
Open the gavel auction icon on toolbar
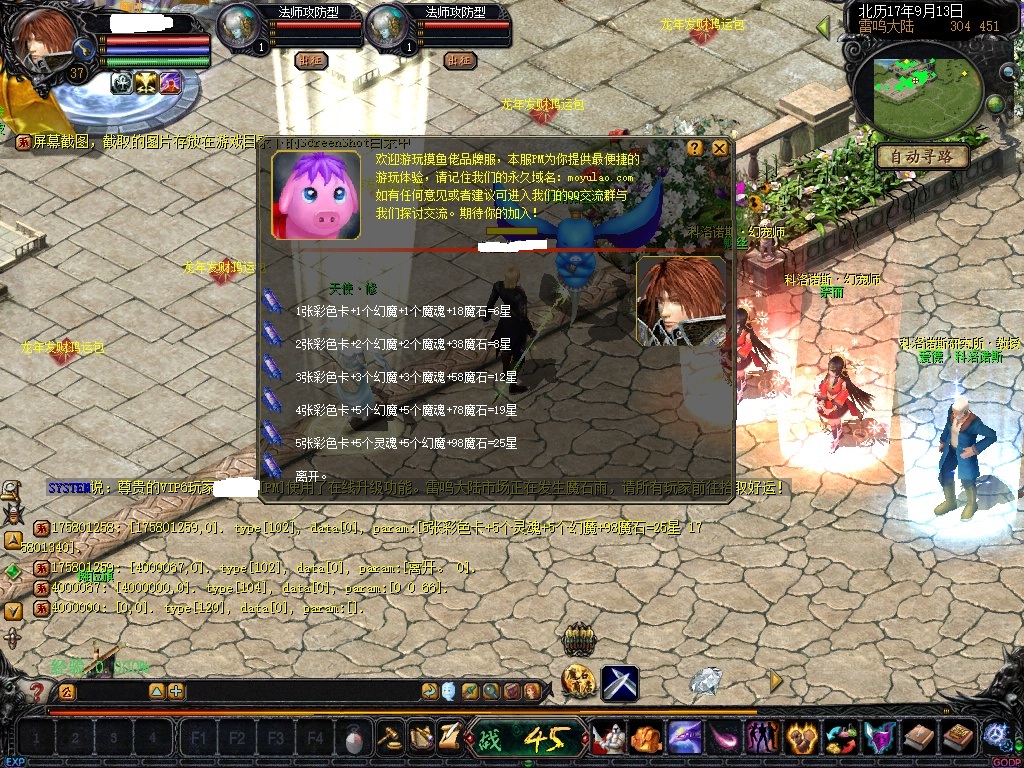coord(390,738)
